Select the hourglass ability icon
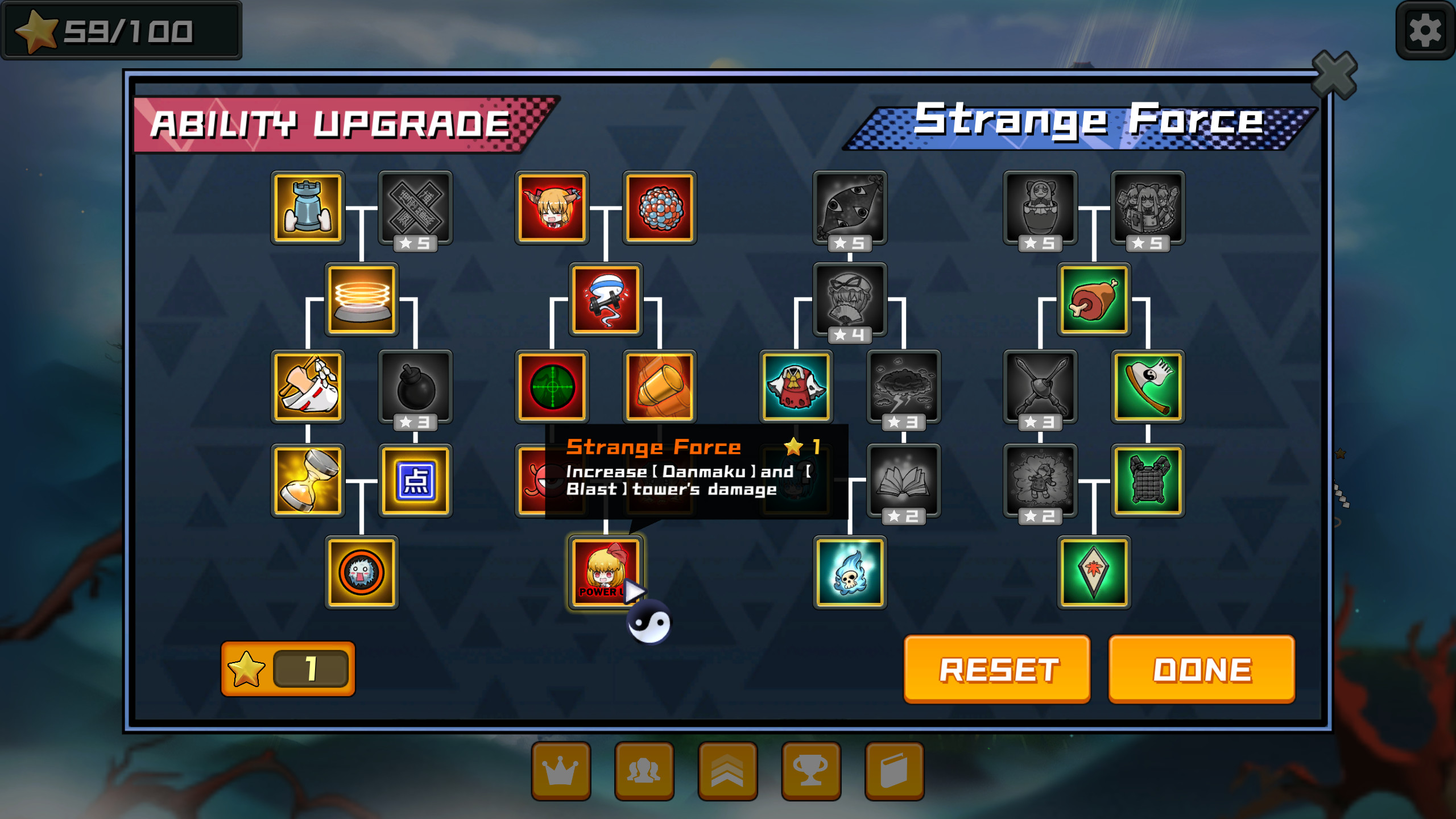1456x819 pixels. coord(308,481)
